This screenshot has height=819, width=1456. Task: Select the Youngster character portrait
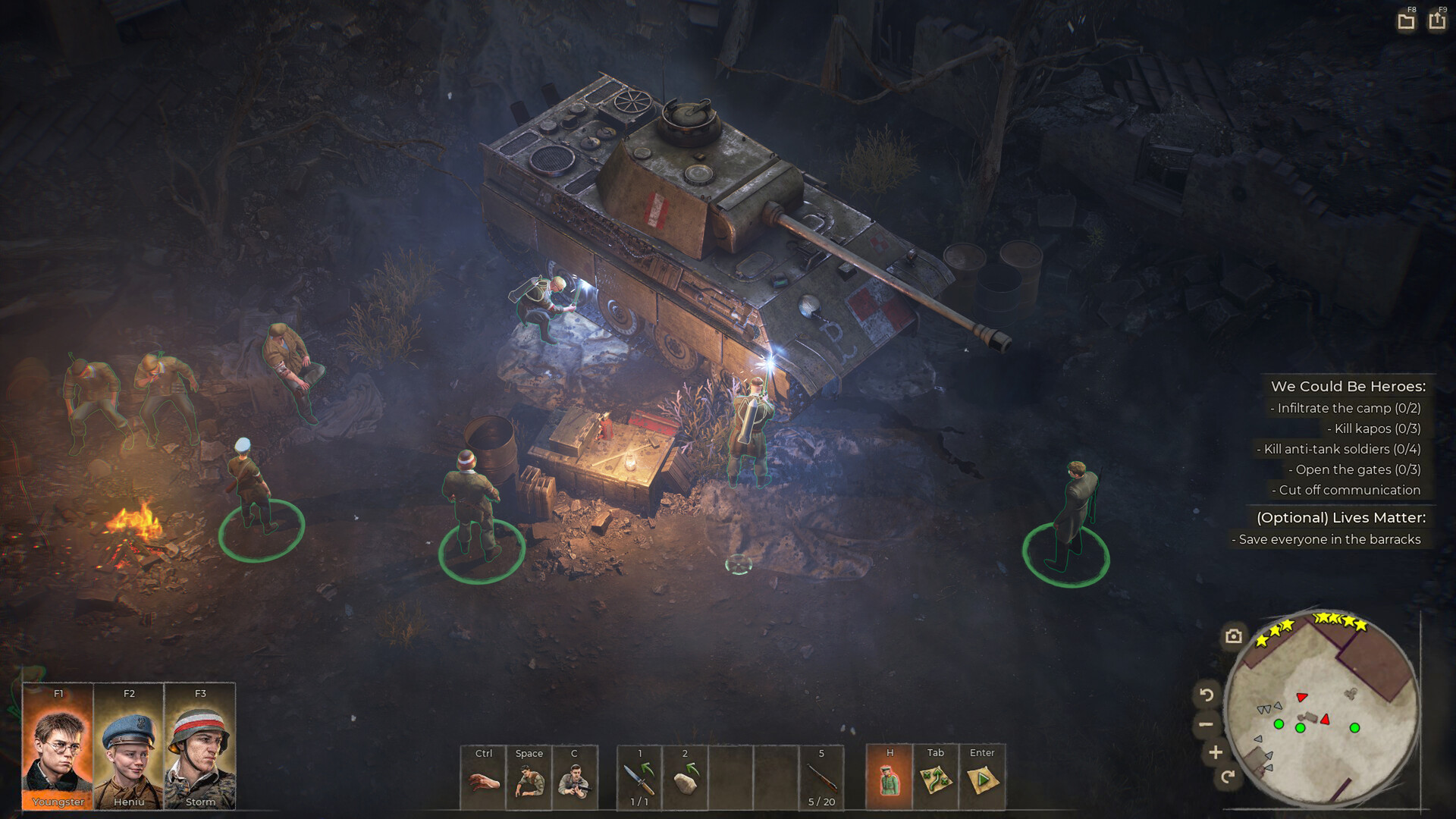tap(58, 747)
